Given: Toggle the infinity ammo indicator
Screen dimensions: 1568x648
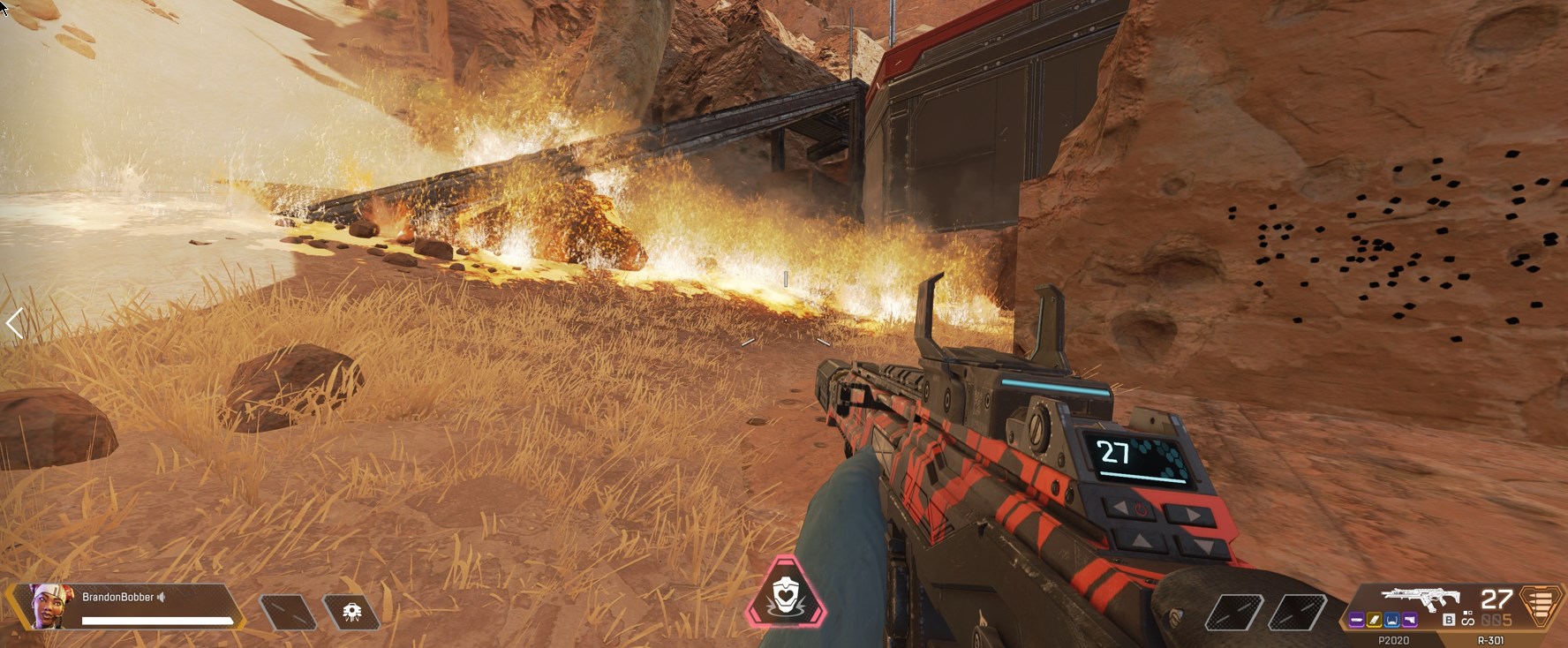Looking at the screenshot, I should 1468,621.
